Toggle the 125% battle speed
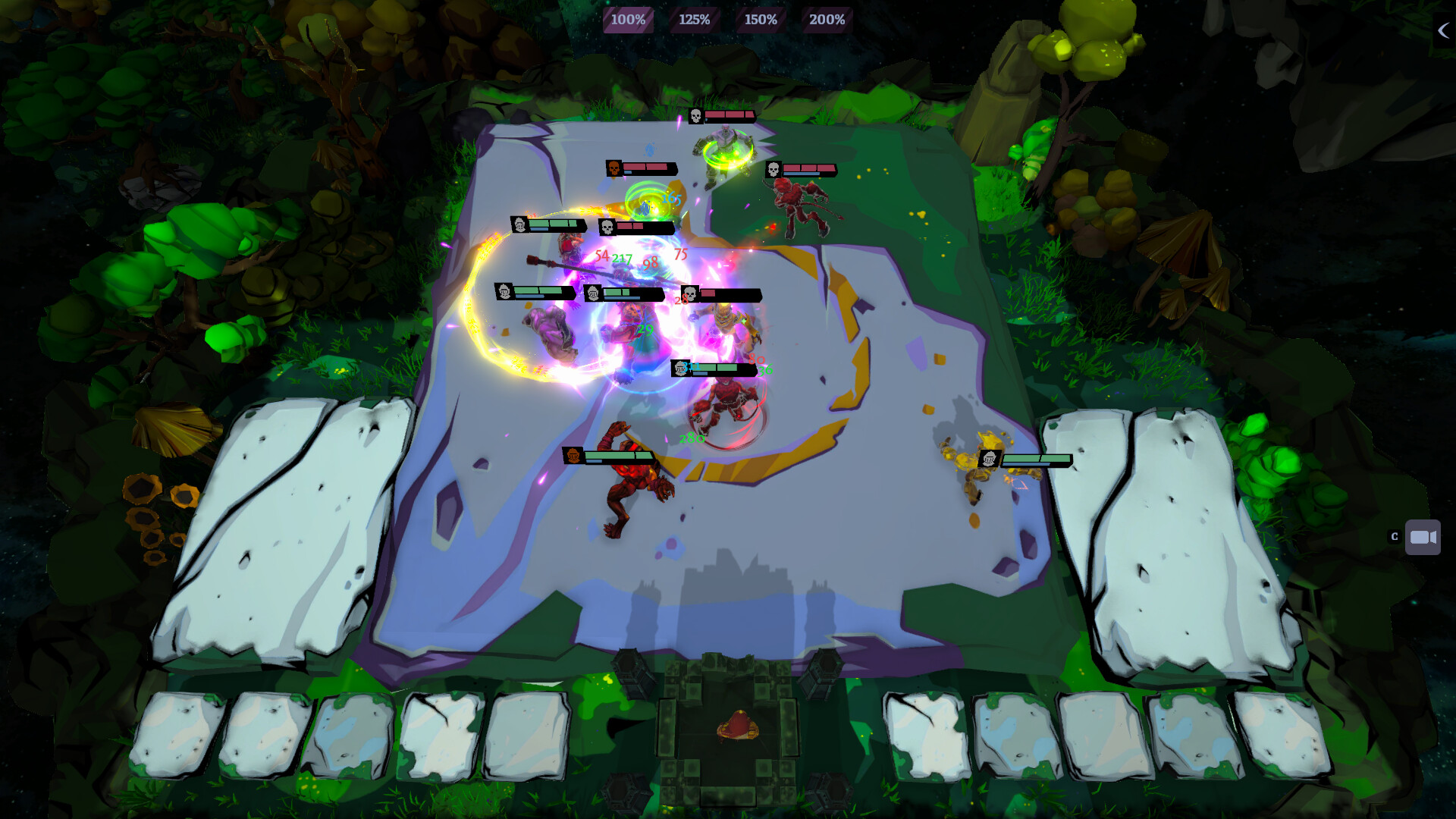The width and height of the screenshot is (1456, 819). coord(694,20)
